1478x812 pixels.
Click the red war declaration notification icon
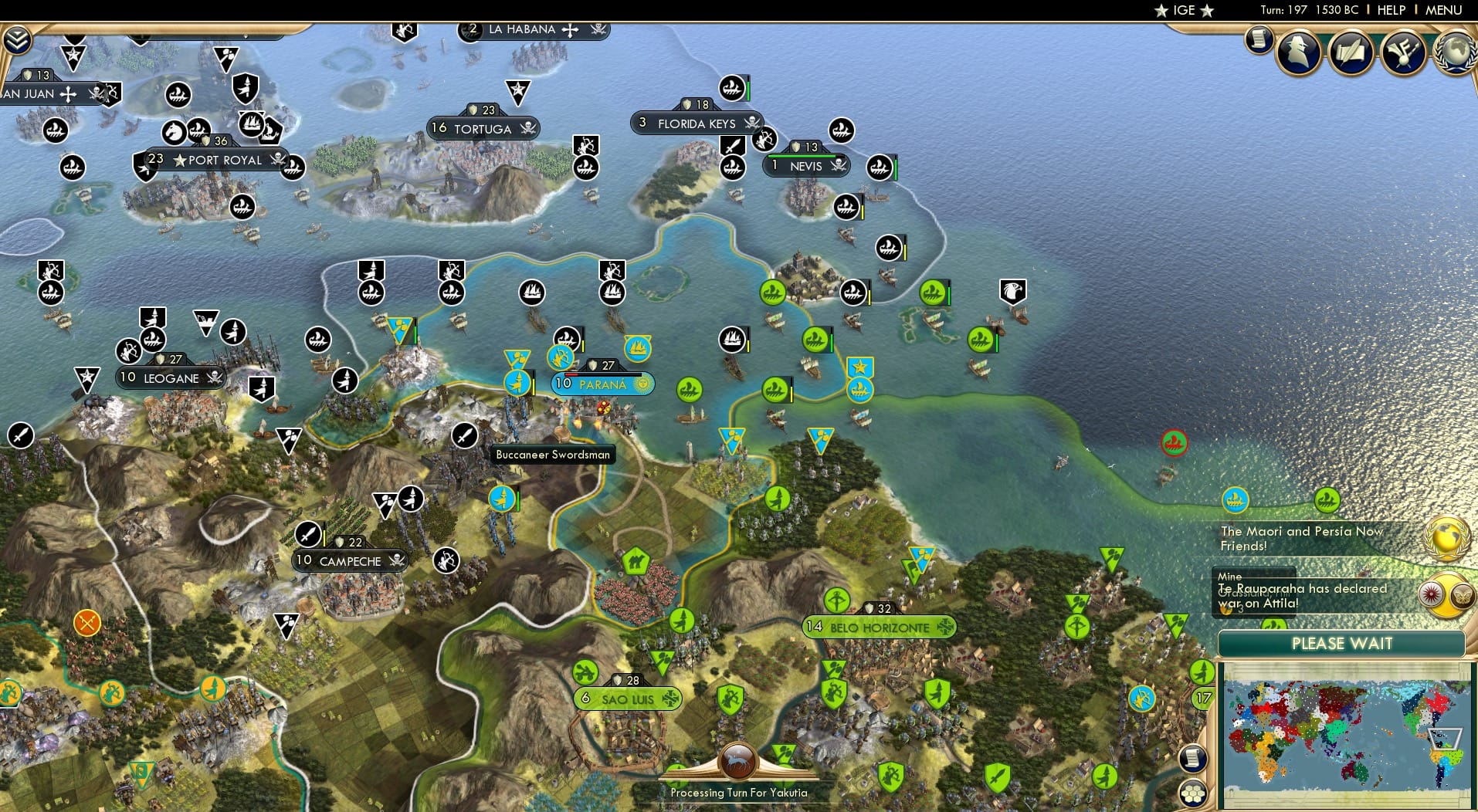1431,595
